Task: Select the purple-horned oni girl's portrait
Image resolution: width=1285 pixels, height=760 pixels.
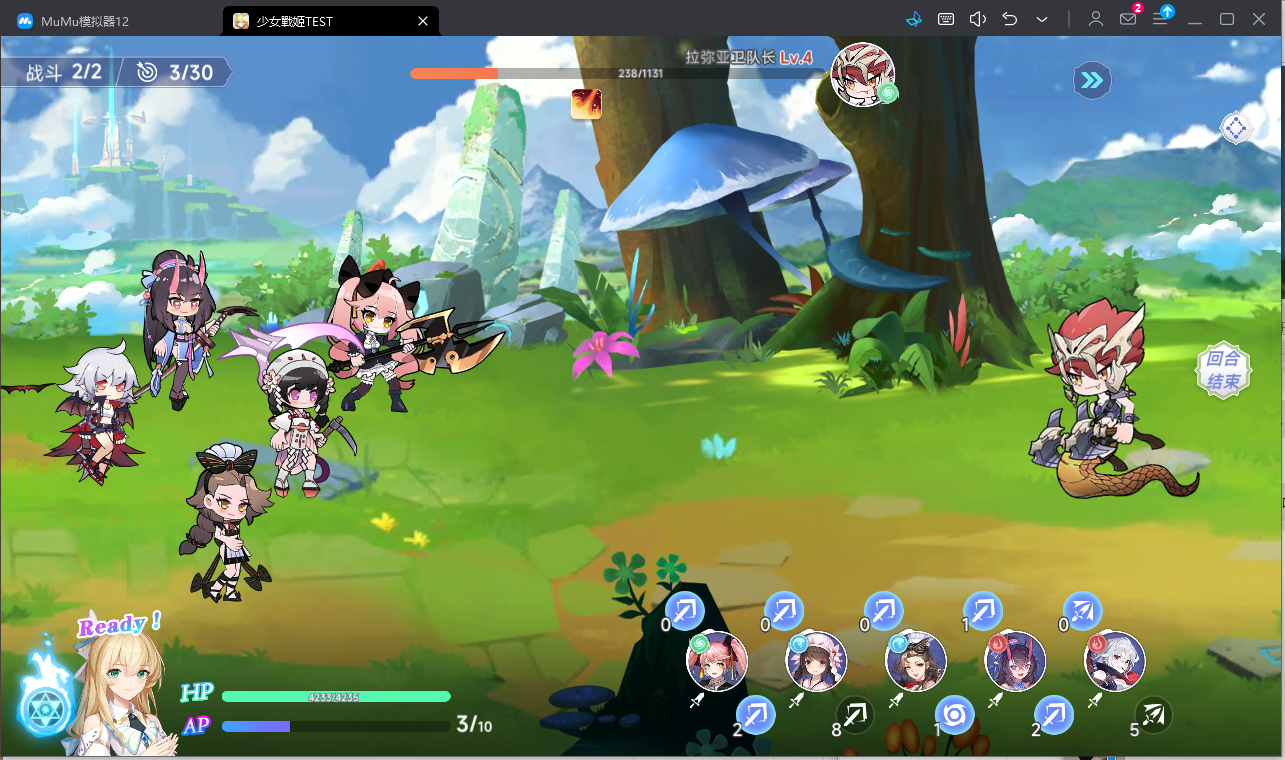Action: click(1015, 661)
